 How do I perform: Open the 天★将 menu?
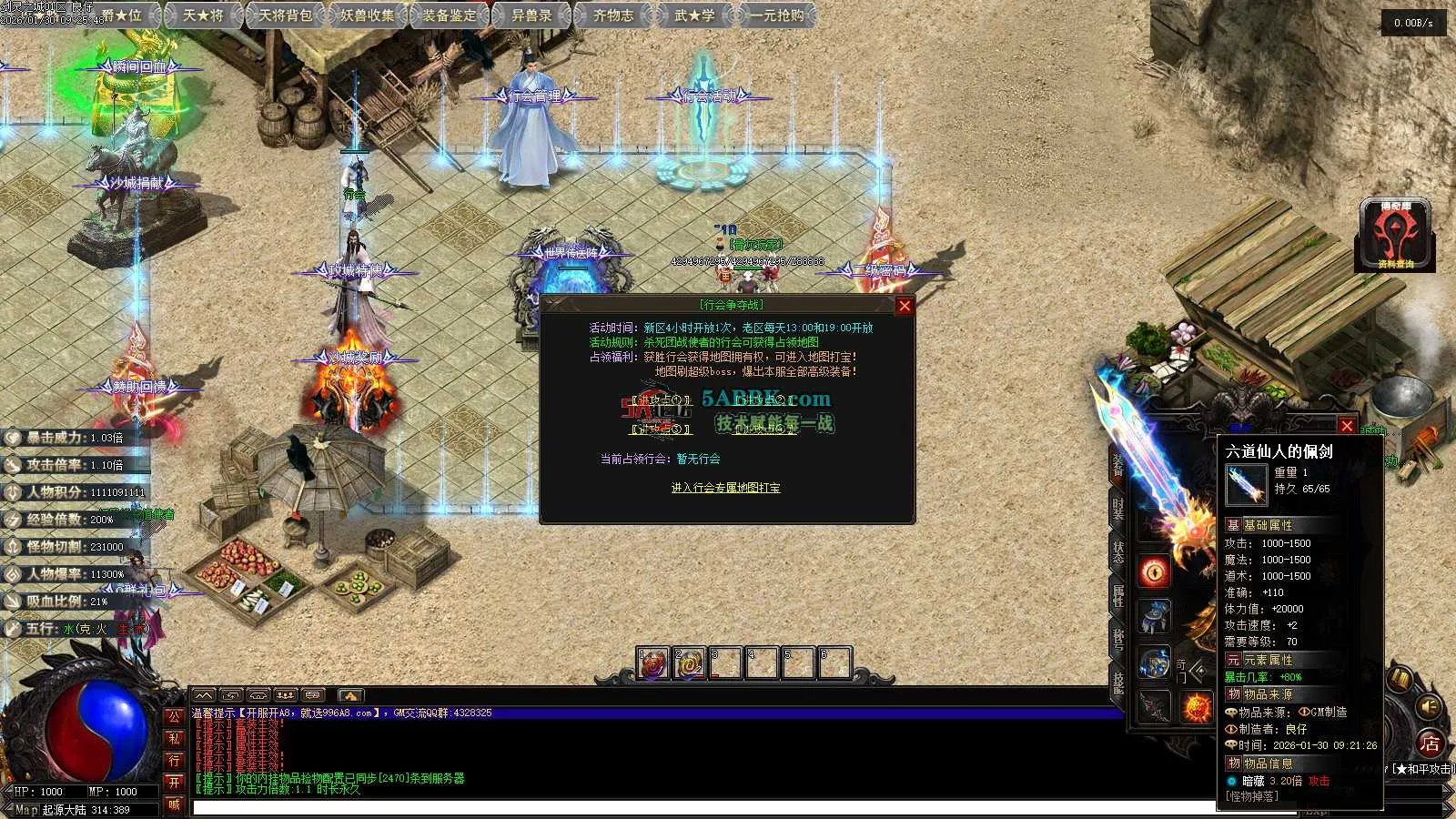[203, 15]
